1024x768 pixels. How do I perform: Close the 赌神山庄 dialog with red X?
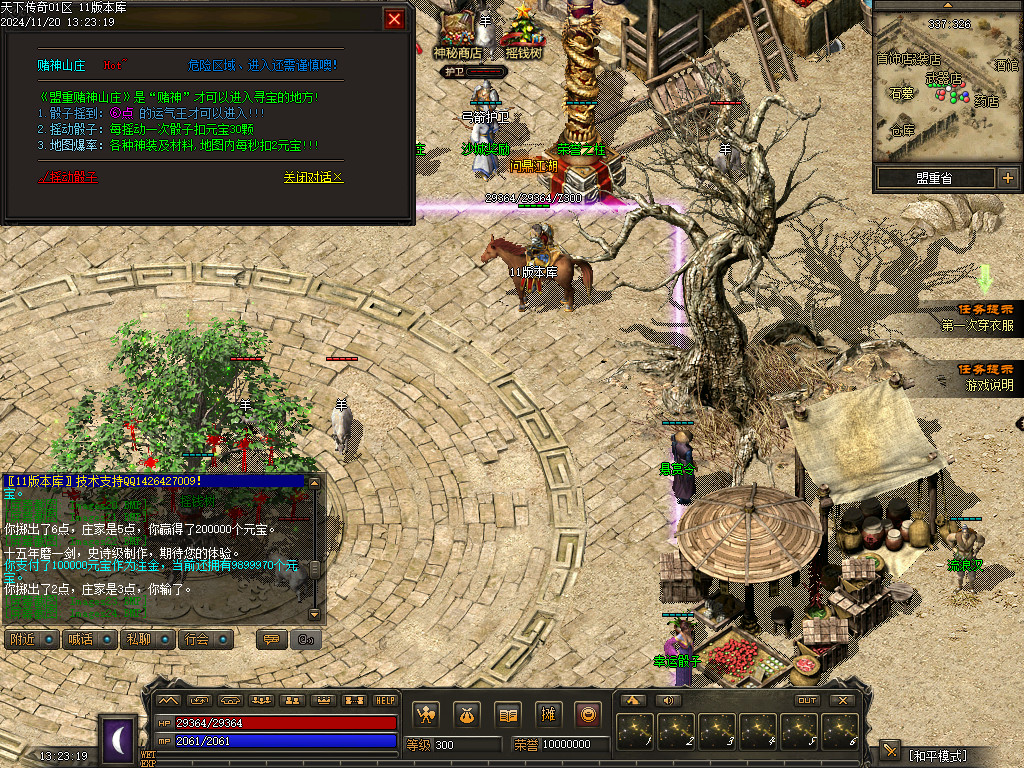coord(395,19)
